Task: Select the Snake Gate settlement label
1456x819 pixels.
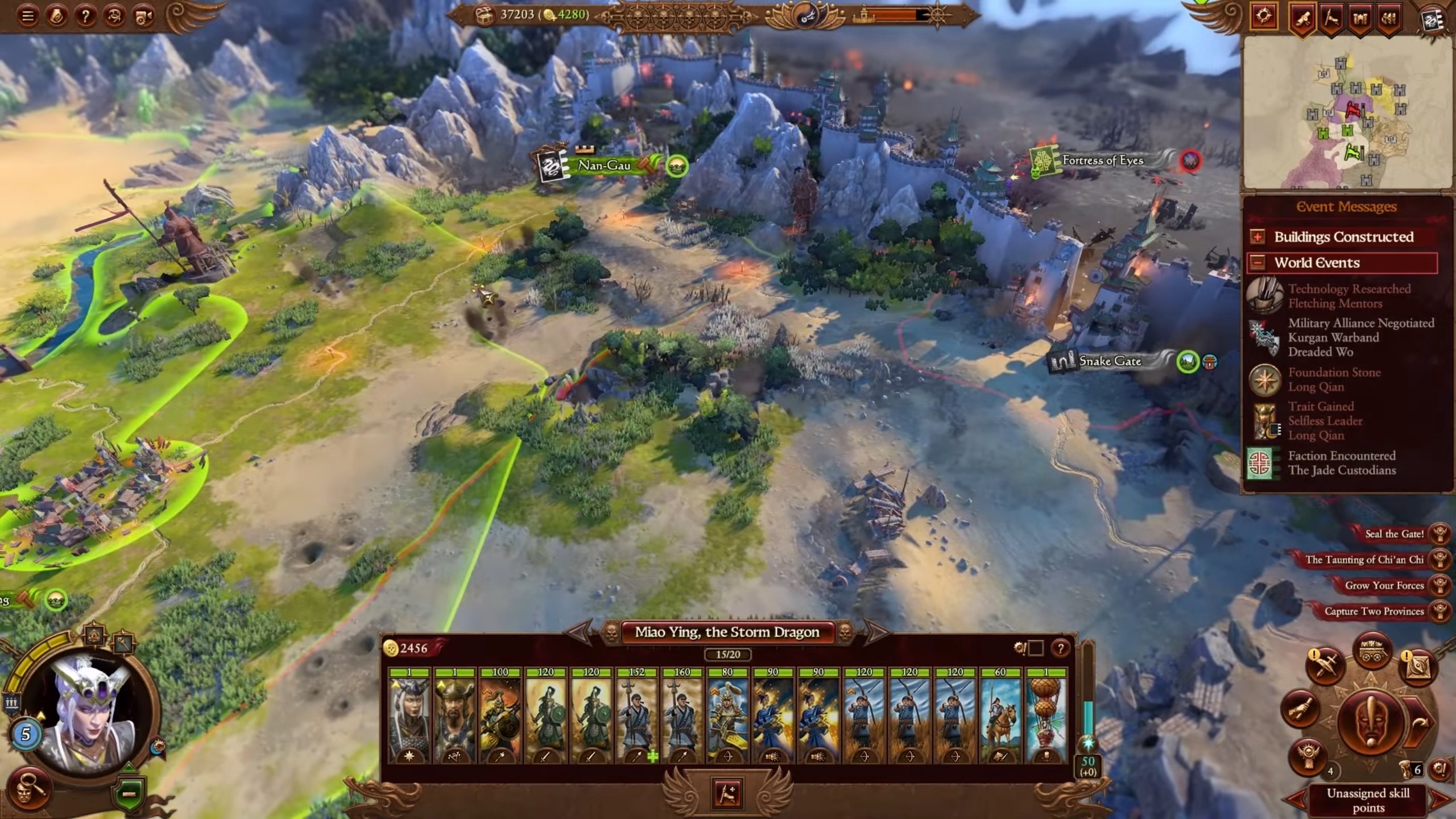Action: 1109,361
